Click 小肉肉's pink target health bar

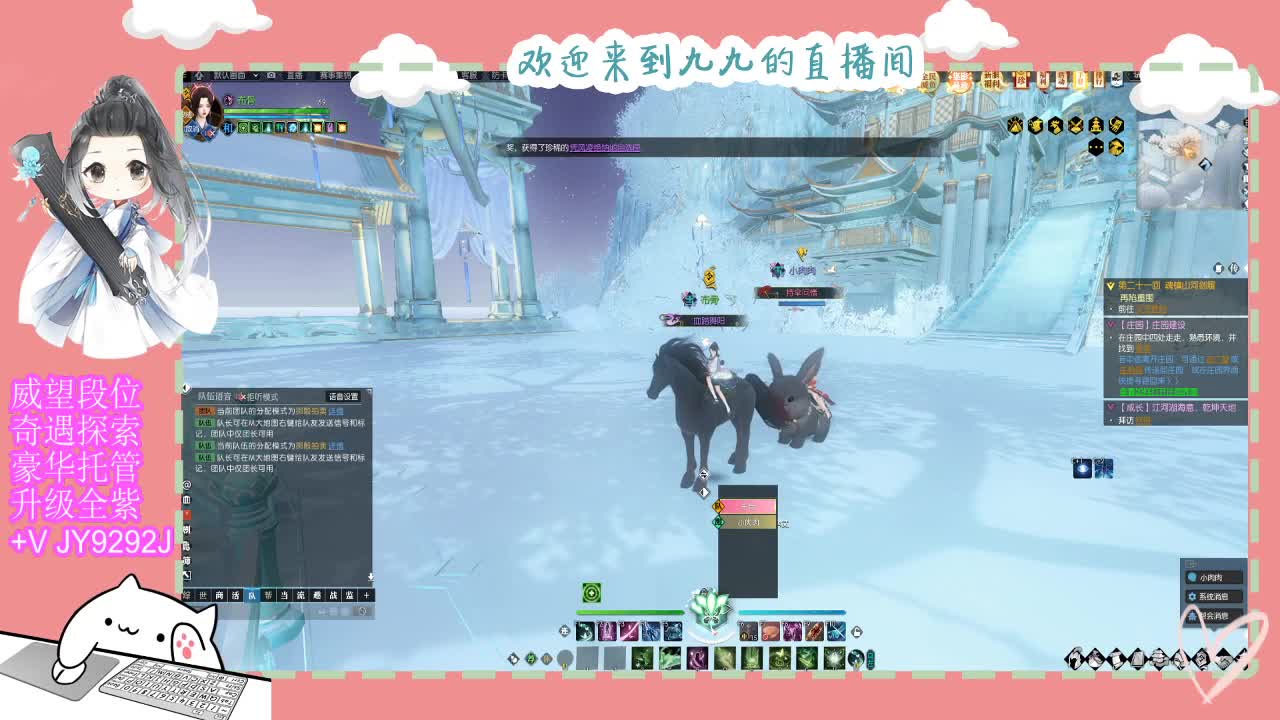747,506
